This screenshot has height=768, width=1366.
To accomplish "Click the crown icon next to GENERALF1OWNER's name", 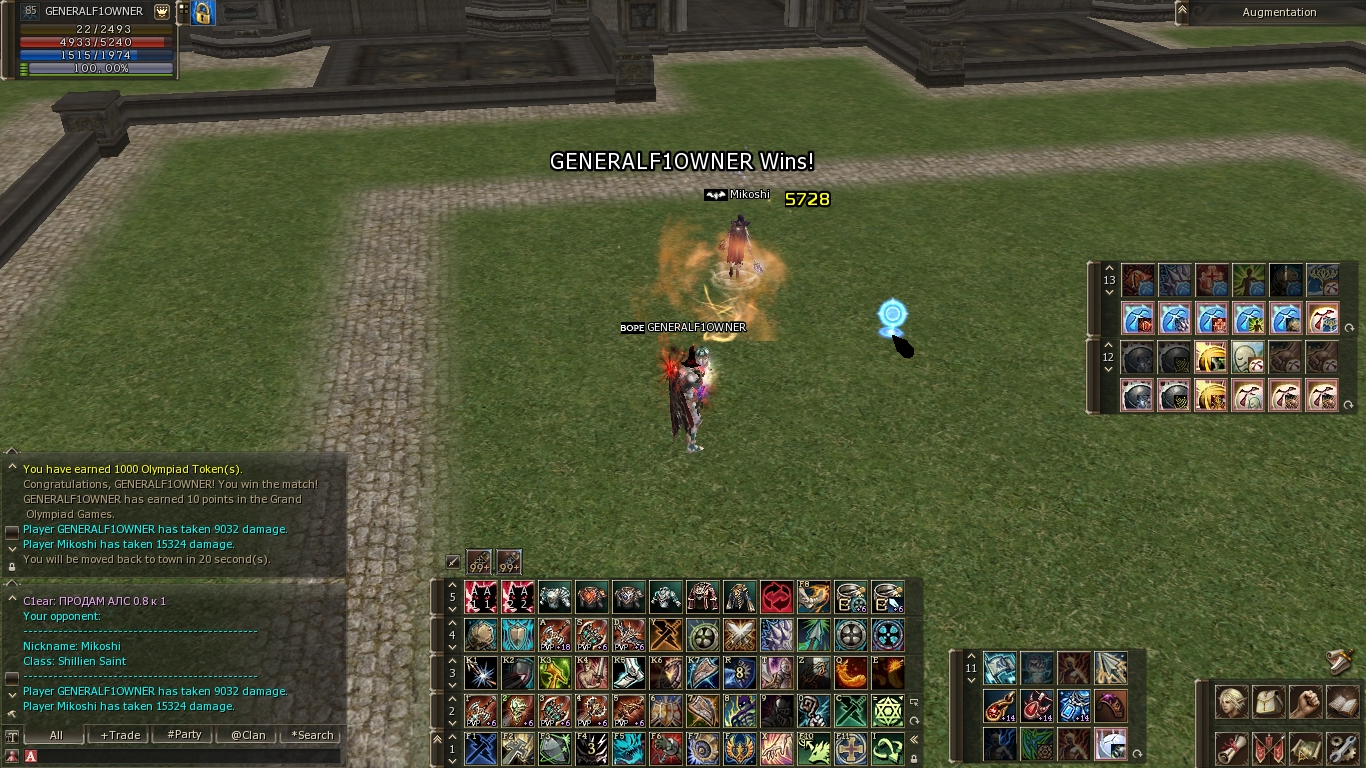I will click(x=161, y=11).
